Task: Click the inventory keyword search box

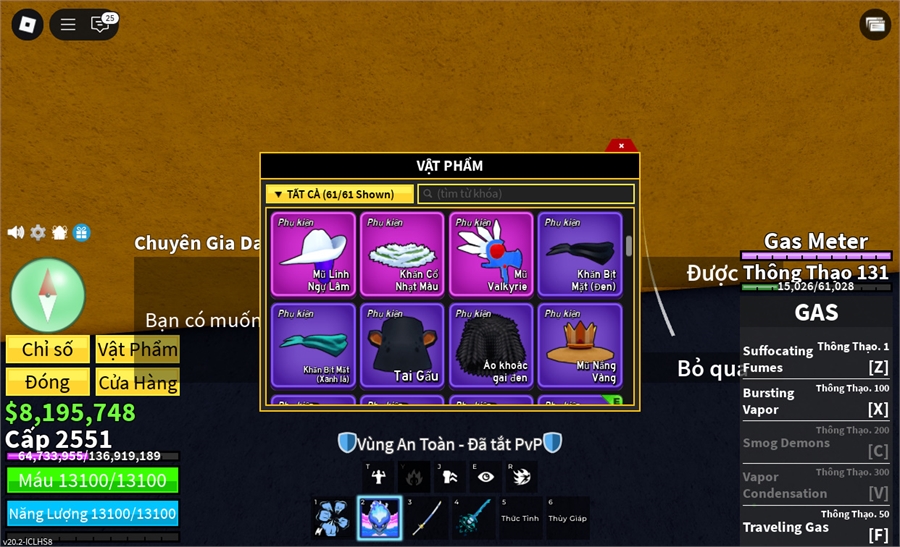Action: click(526, 194)
